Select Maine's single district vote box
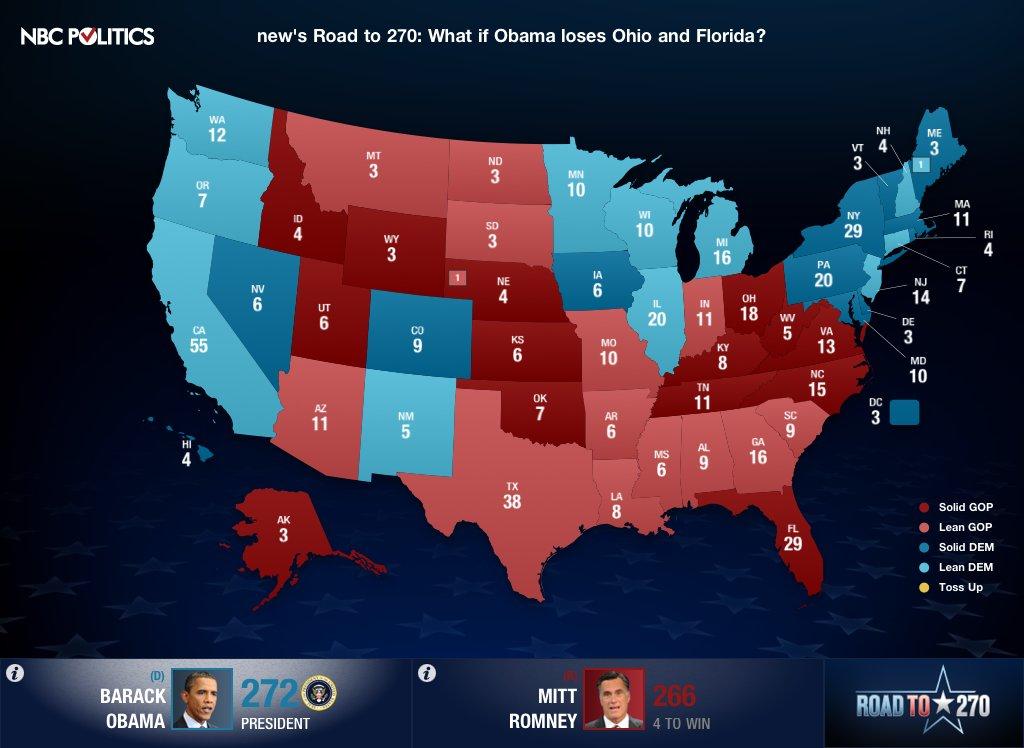Screen dimensions: 1024x748 tap(920, 164)
